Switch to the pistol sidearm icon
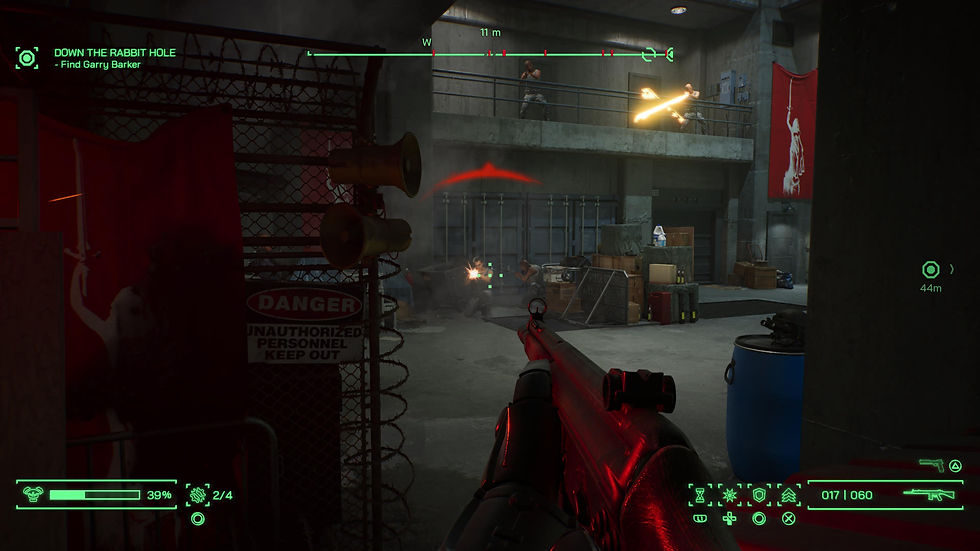 coord(932,465)
